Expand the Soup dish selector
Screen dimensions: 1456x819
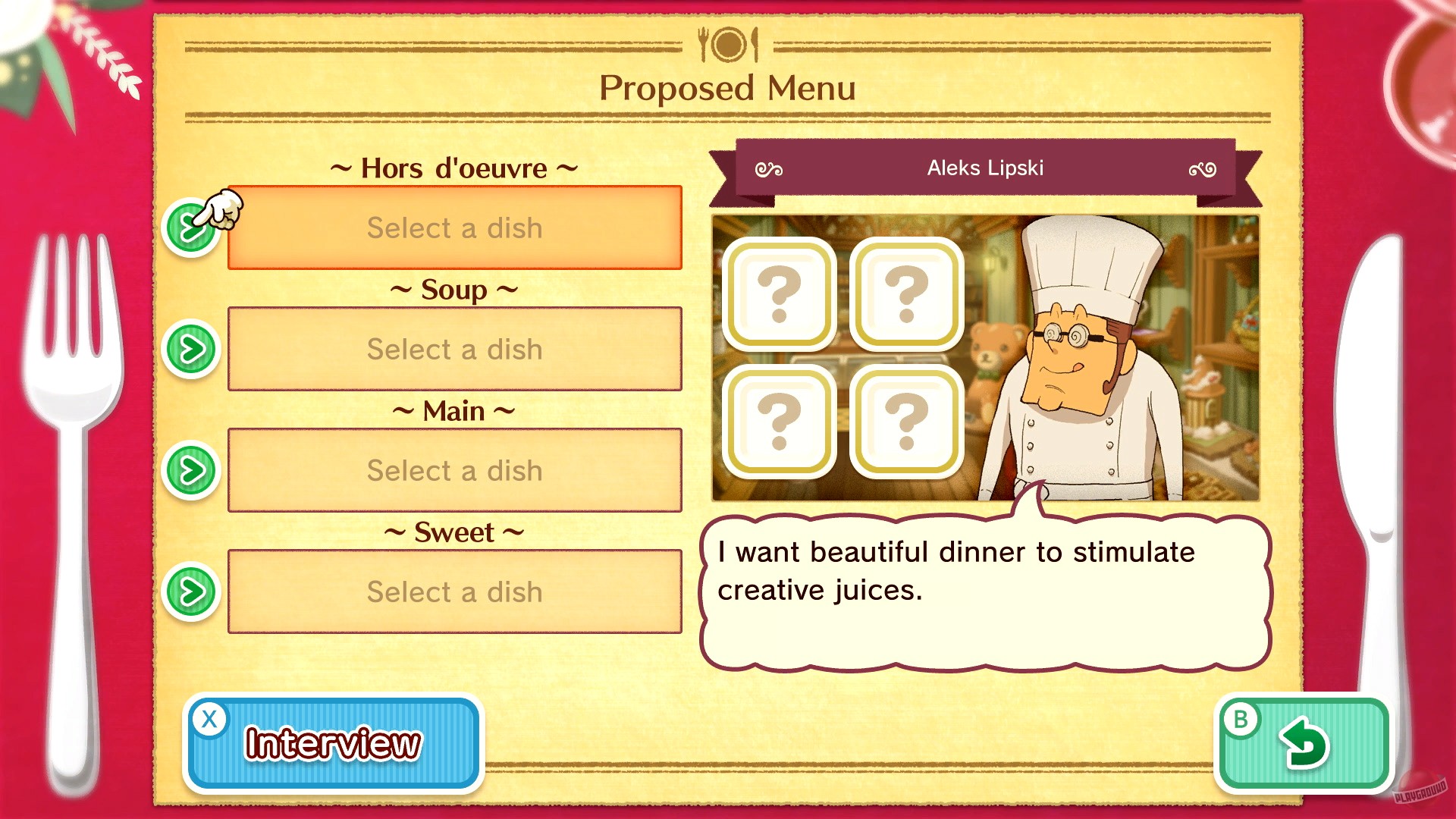tap(192, 350)
